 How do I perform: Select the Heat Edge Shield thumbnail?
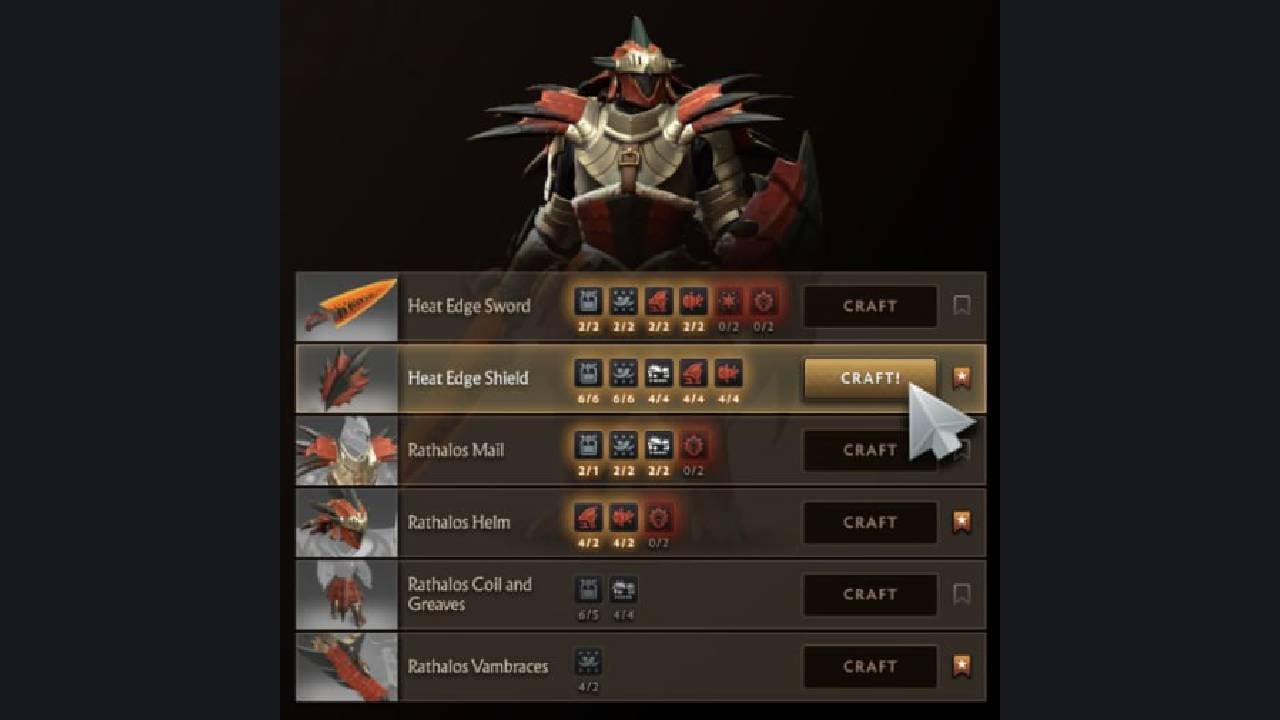(x=347, y=378)
